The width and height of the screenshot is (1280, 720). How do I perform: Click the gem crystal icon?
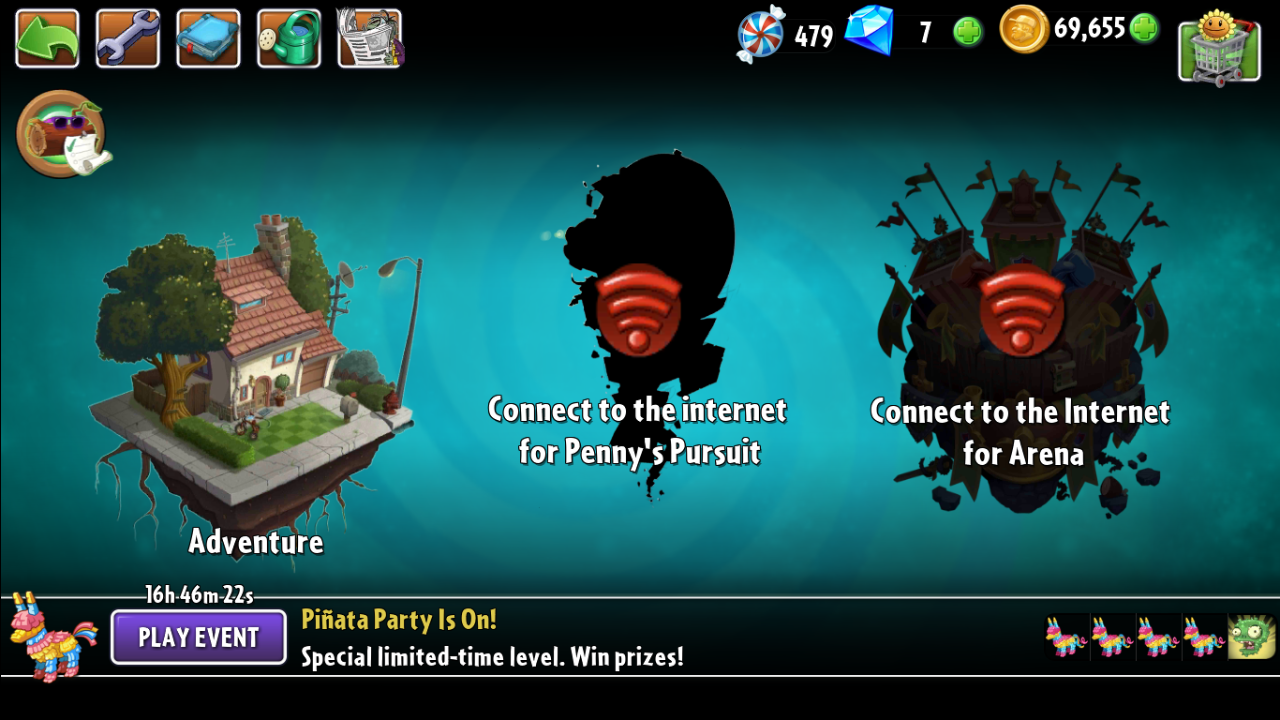pyautogui.click(x=872, y=33)
